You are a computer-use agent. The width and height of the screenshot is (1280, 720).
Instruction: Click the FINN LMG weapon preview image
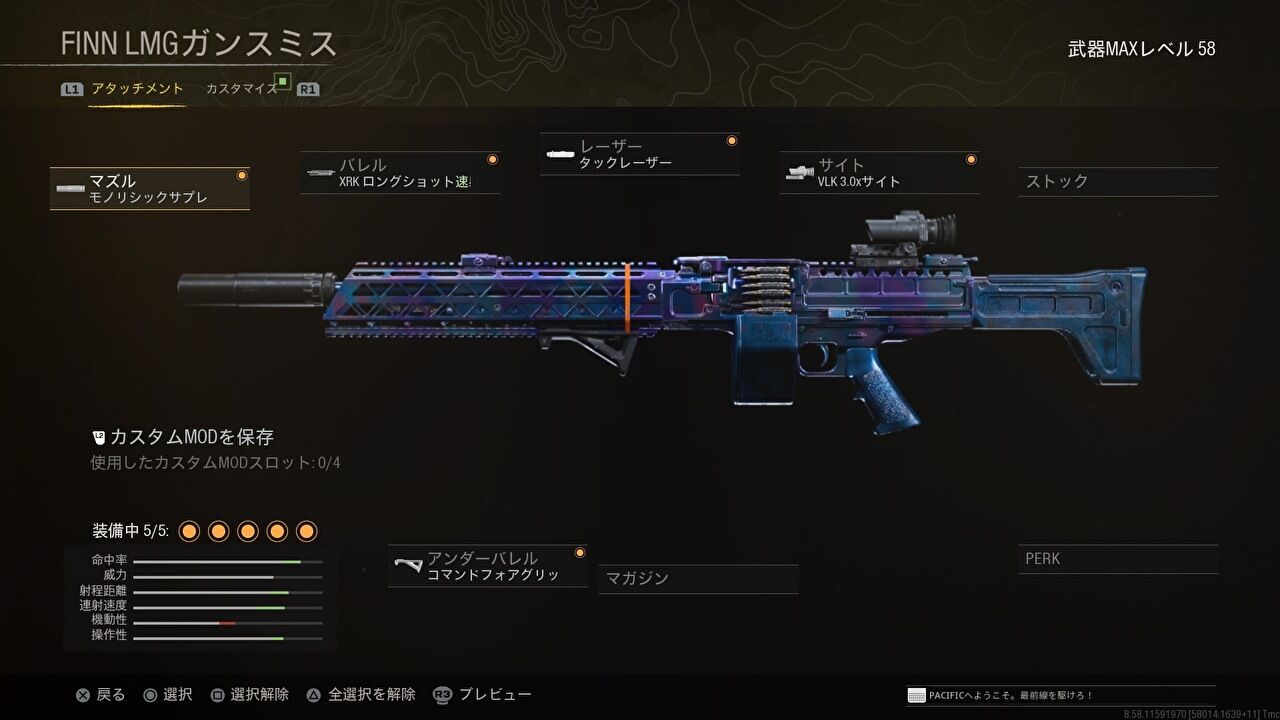coord(640,320)
